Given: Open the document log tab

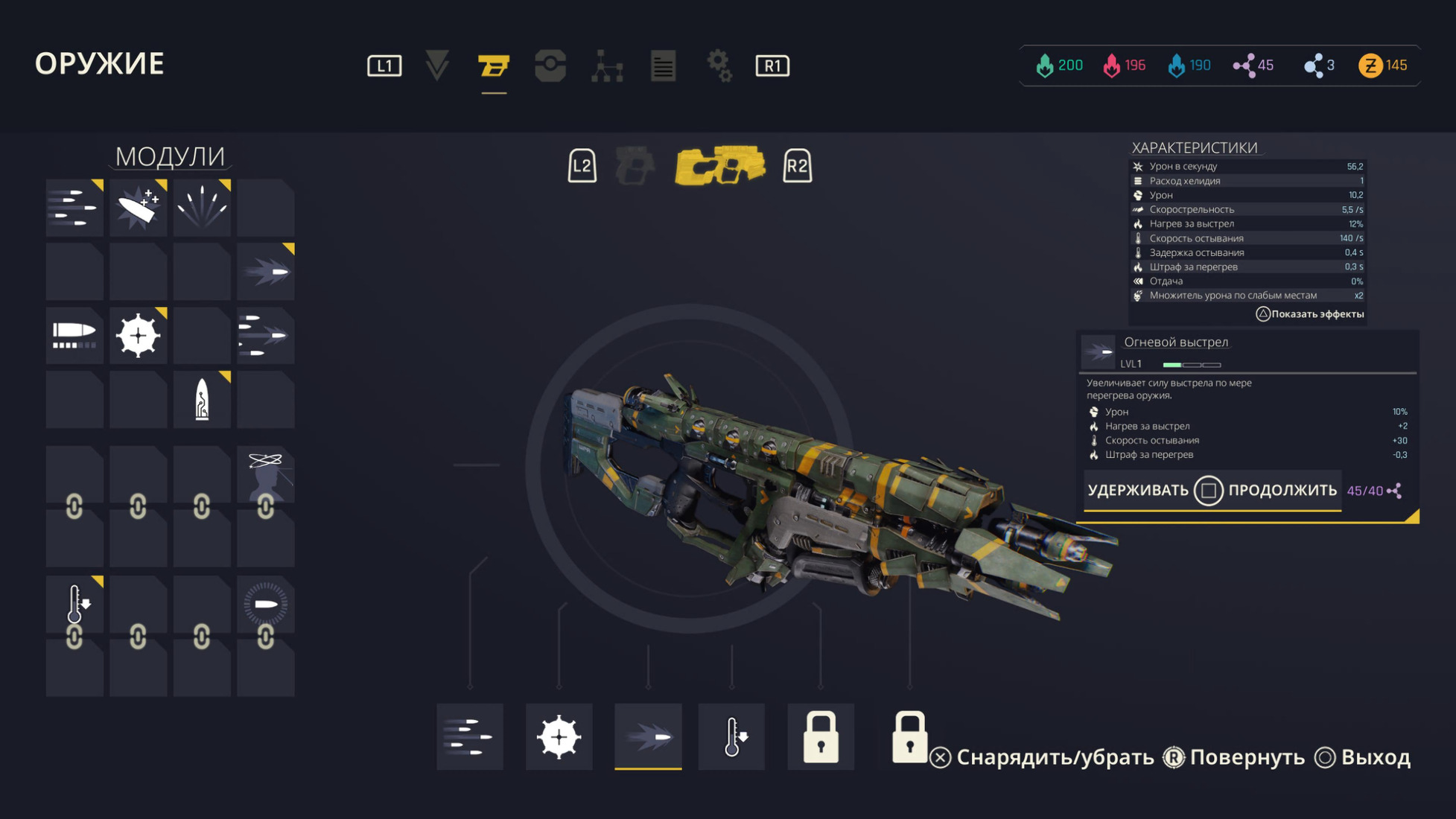Looking at the screenshot, I should point(663,66).
